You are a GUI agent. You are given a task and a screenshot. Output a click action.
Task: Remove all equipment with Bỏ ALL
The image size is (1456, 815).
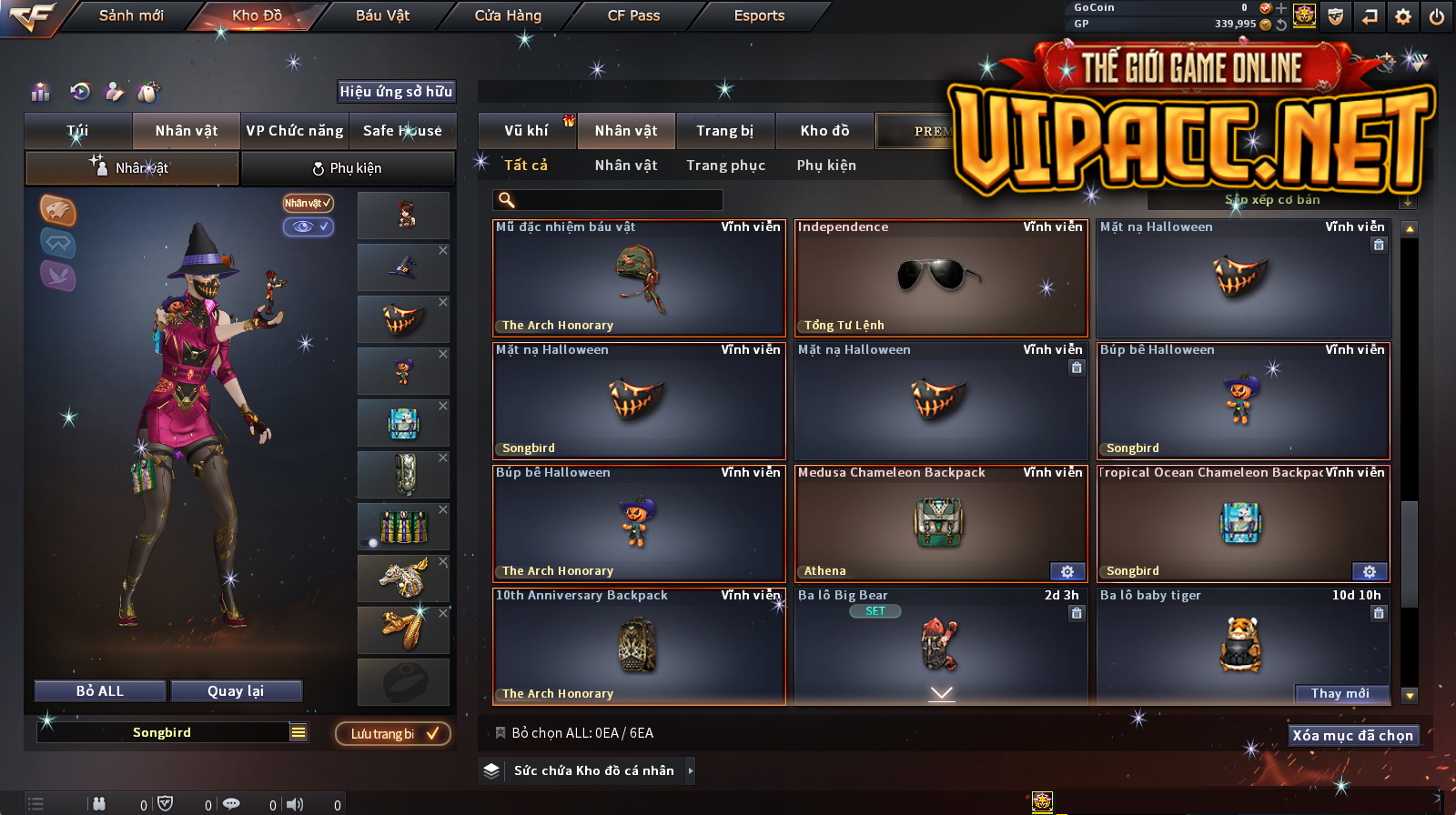(100, 691)
